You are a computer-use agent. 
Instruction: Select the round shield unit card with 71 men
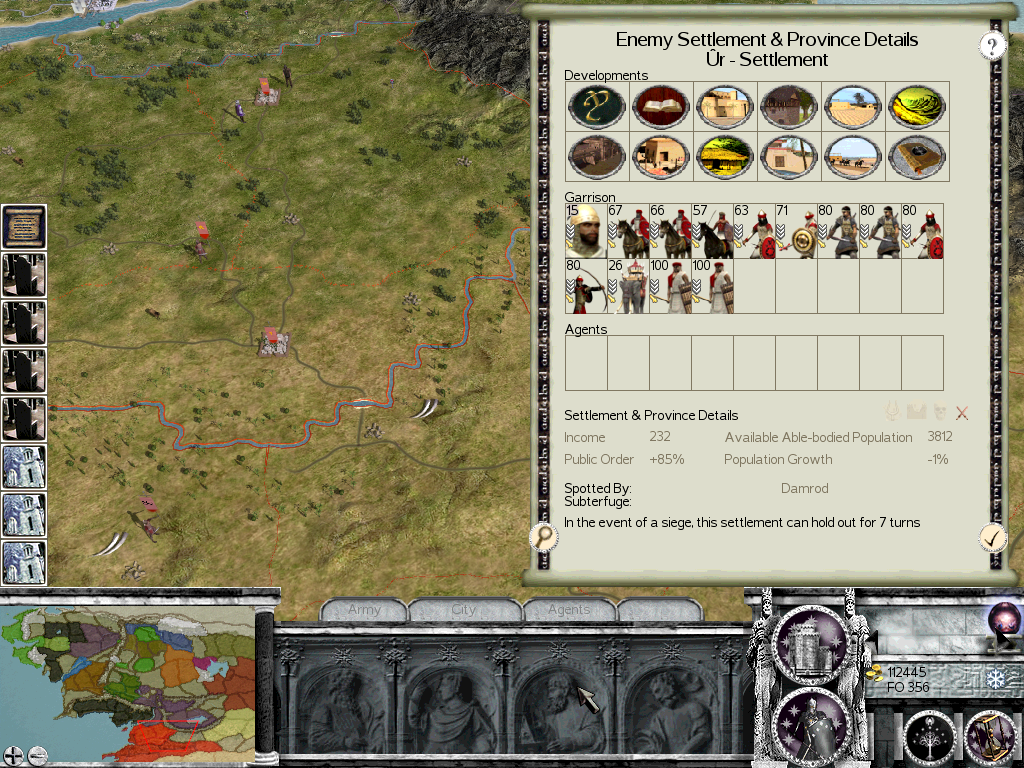coord(796,232)
